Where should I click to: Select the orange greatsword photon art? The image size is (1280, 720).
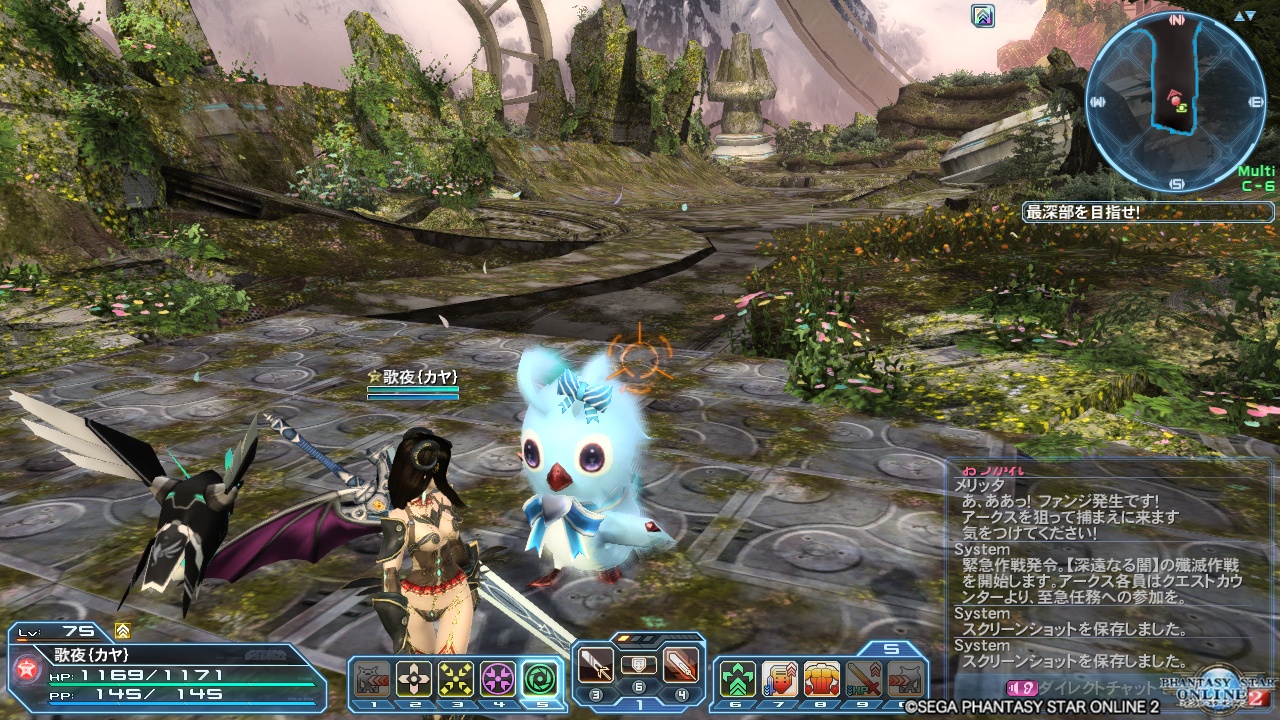(x=680, y=665)
